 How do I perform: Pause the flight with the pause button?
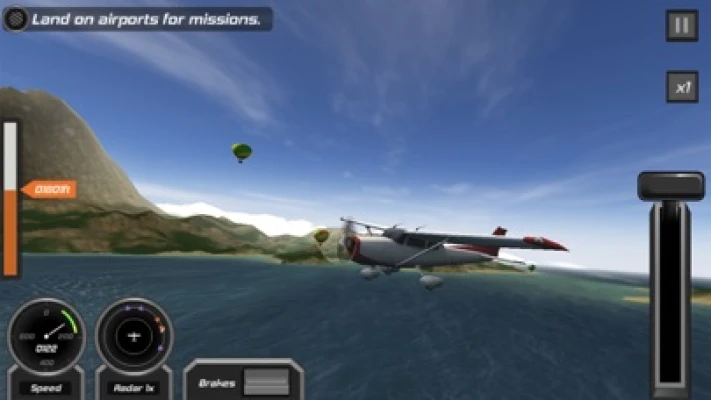point(682,26)
